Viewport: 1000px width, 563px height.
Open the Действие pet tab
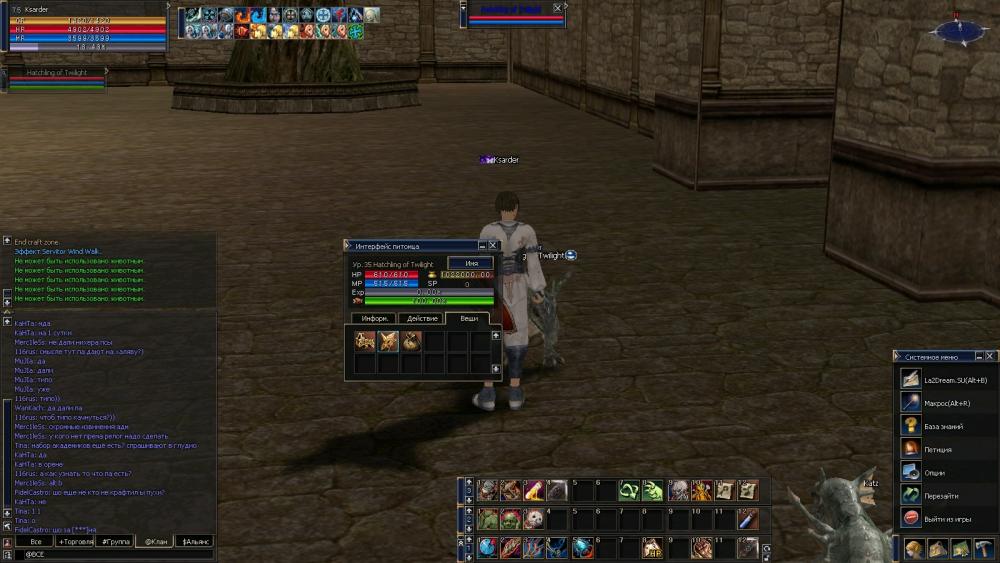(422, 318)
